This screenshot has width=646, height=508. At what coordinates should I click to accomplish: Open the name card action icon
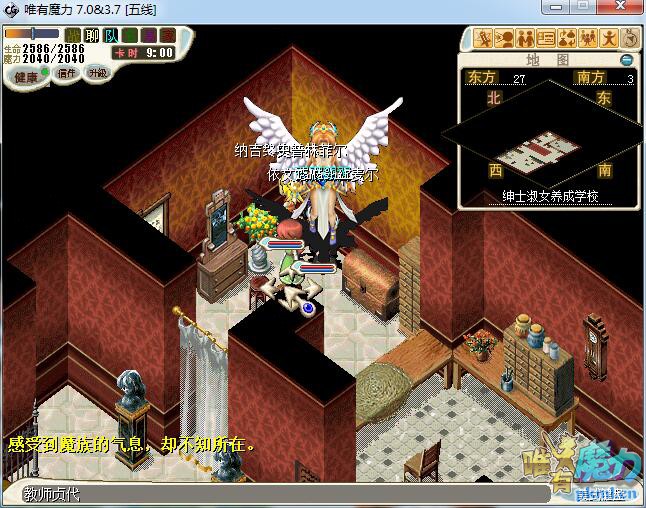point(546,39)
